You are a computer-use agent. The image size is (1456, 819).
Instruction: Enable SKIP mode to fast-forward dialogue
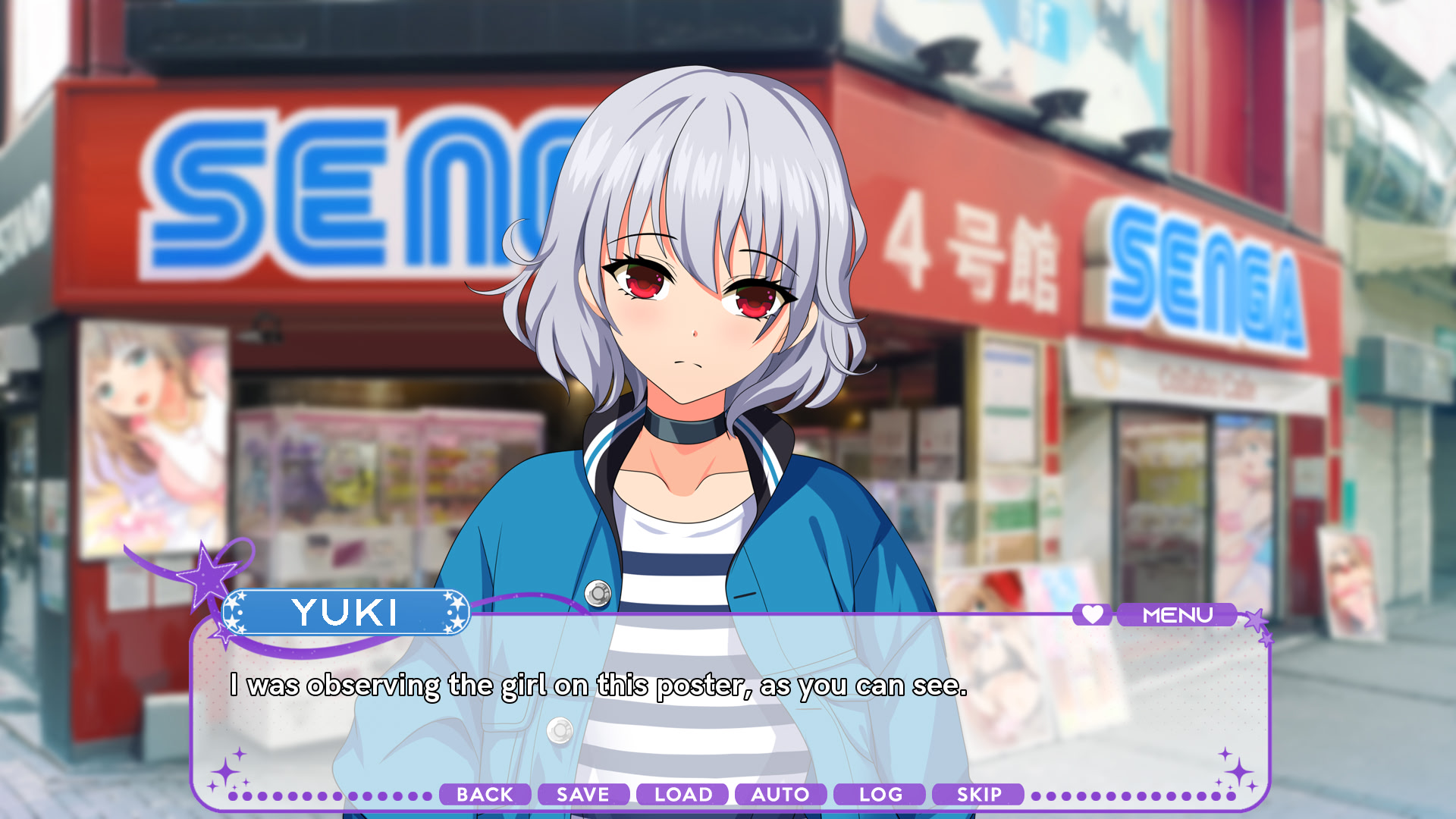979,795
